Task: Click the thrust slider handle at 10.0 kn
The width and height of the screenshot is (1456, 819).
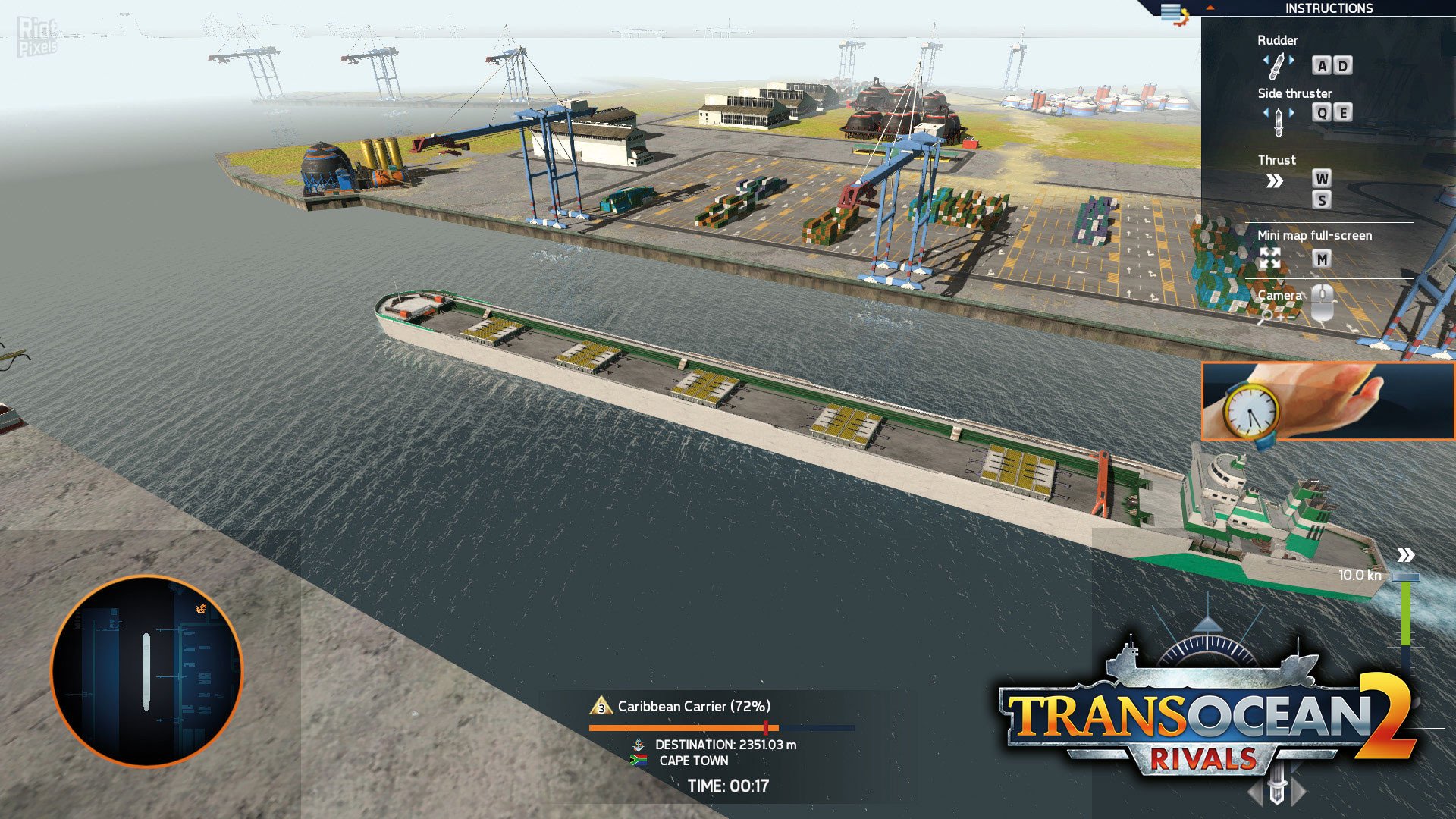Action: coord(1405,577)
